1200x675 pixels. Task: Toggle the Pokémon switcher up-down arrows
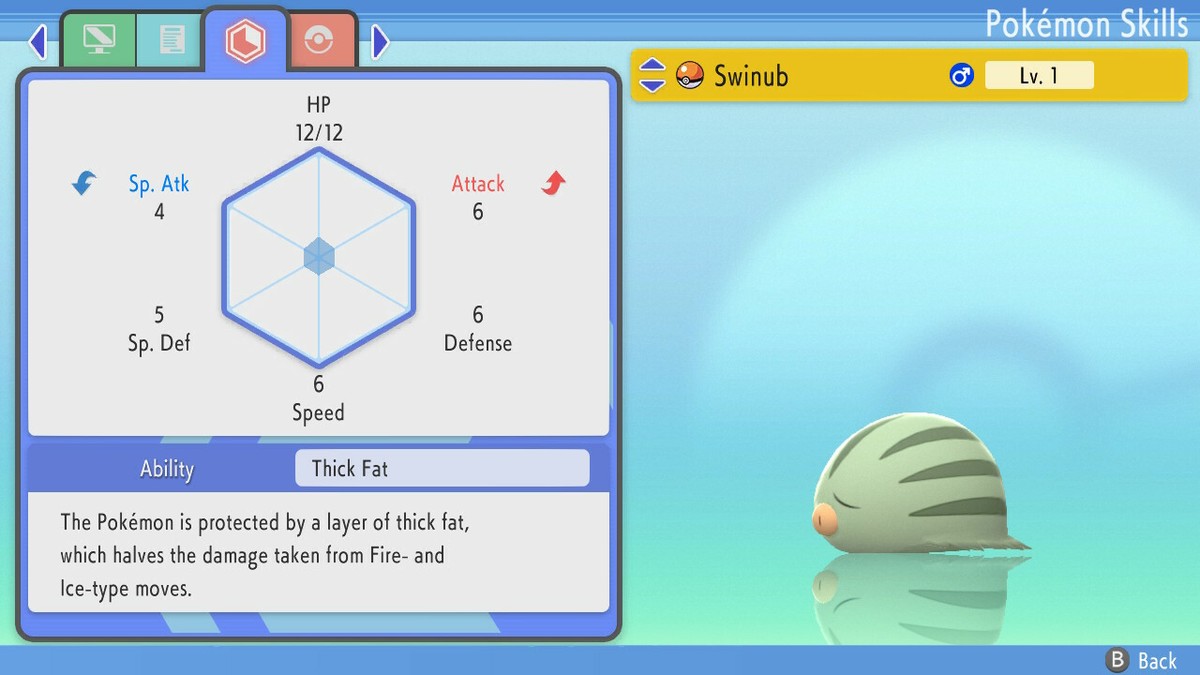coord(652,75)
